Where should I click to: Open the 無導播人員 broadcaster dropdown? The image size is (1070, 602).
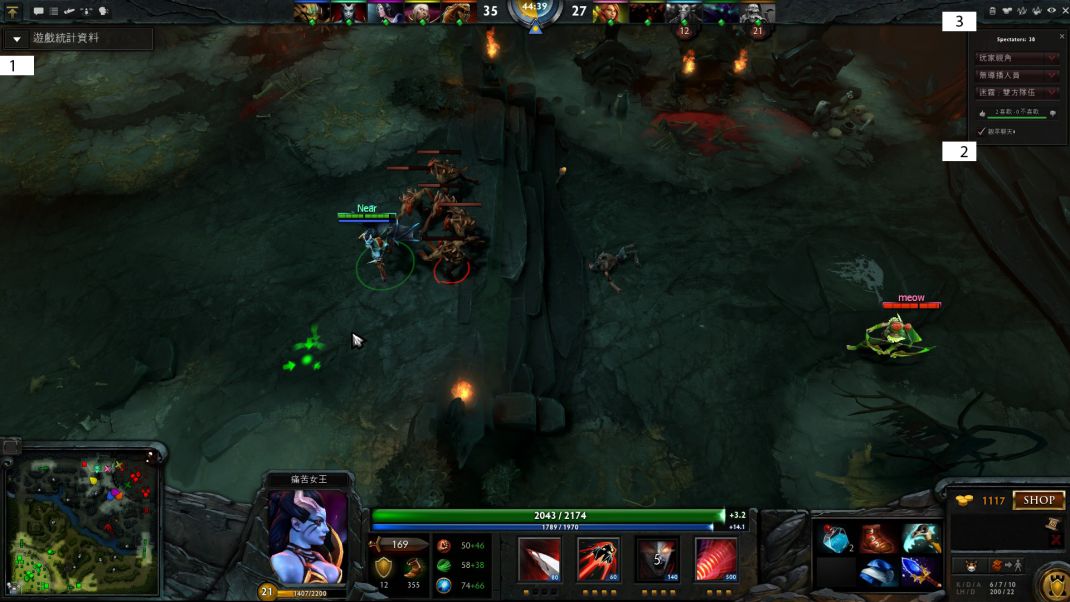1017,75
